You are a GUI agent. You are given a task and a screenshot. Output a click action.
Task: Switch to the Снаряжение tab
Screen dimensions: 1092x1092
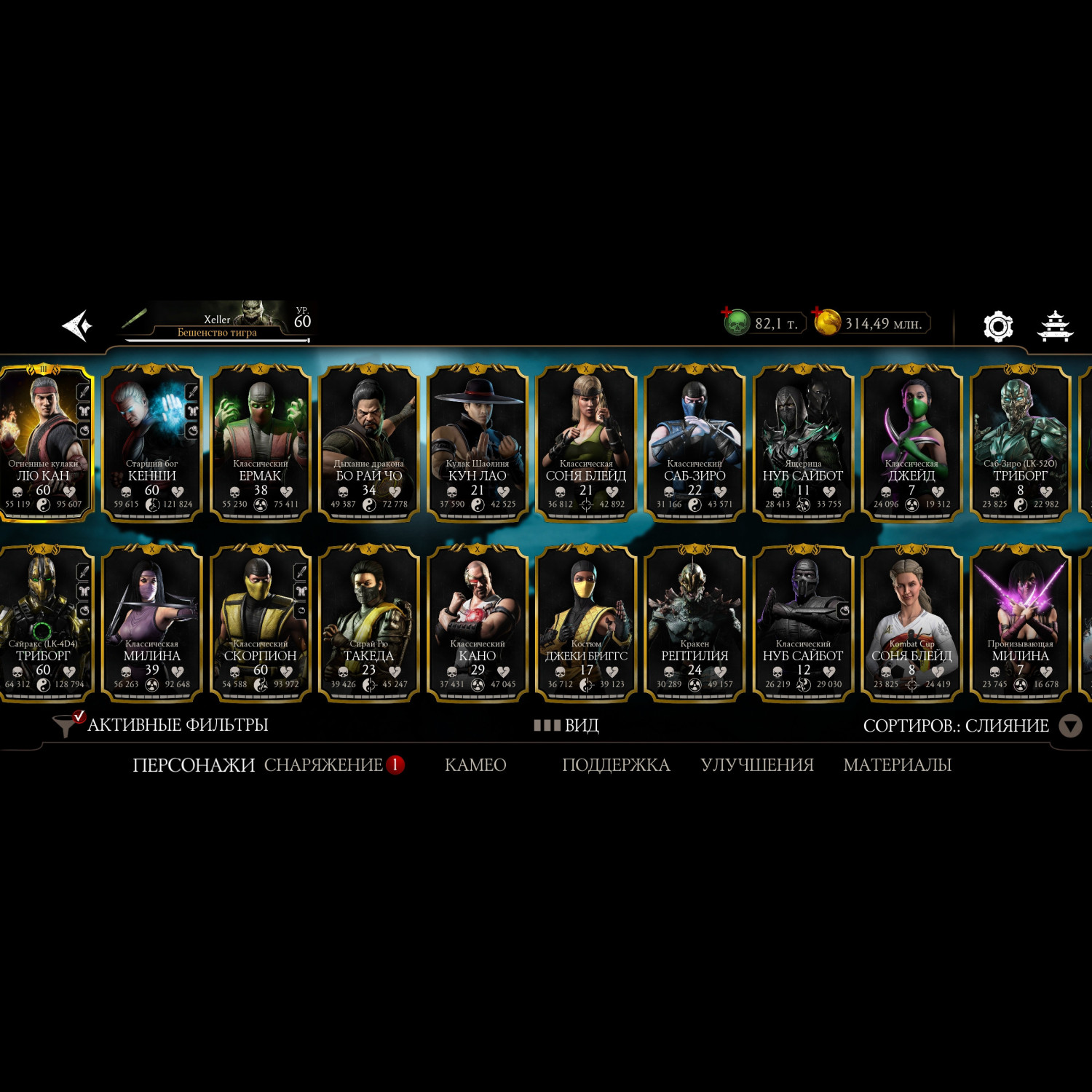point(324,765)
